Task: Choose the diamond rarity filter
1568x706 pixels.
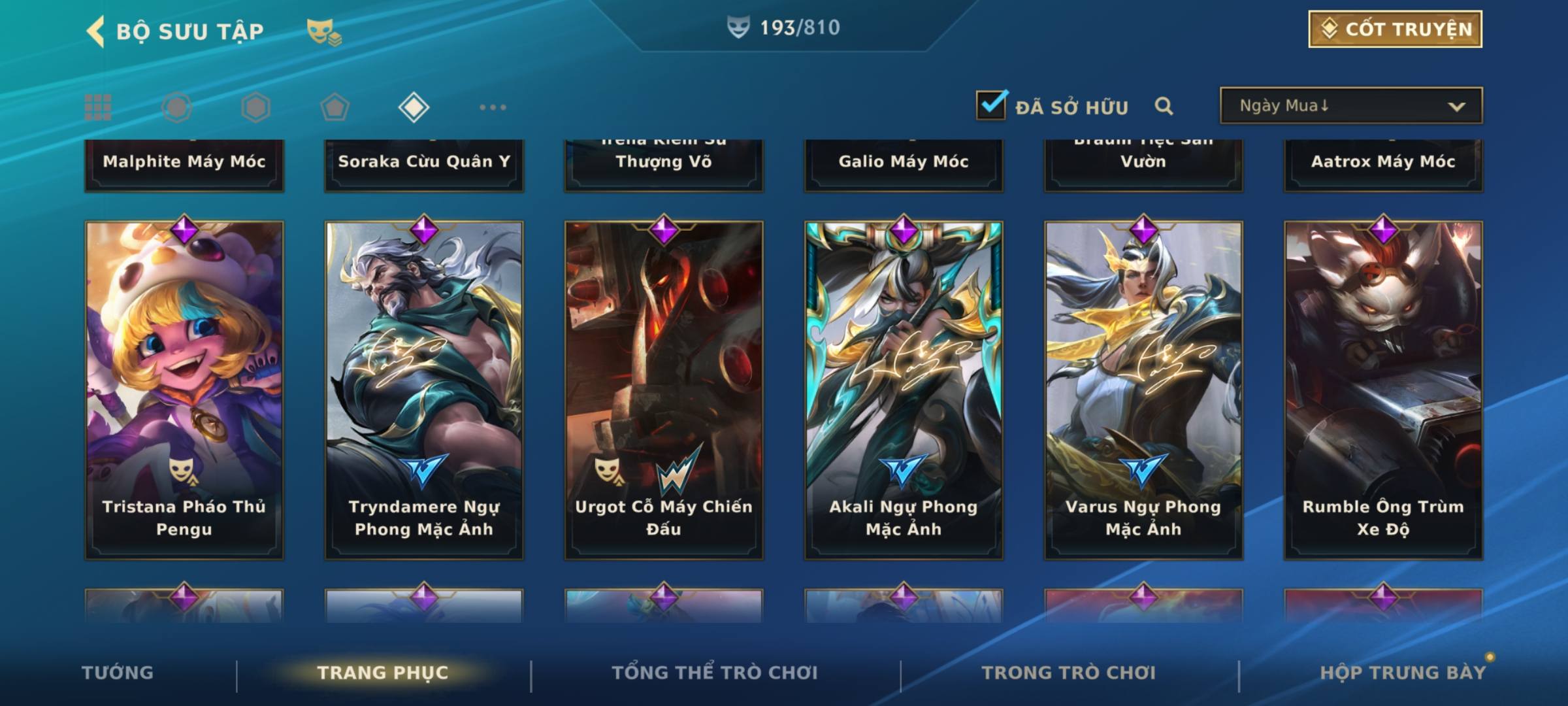Action: [414, 107]
